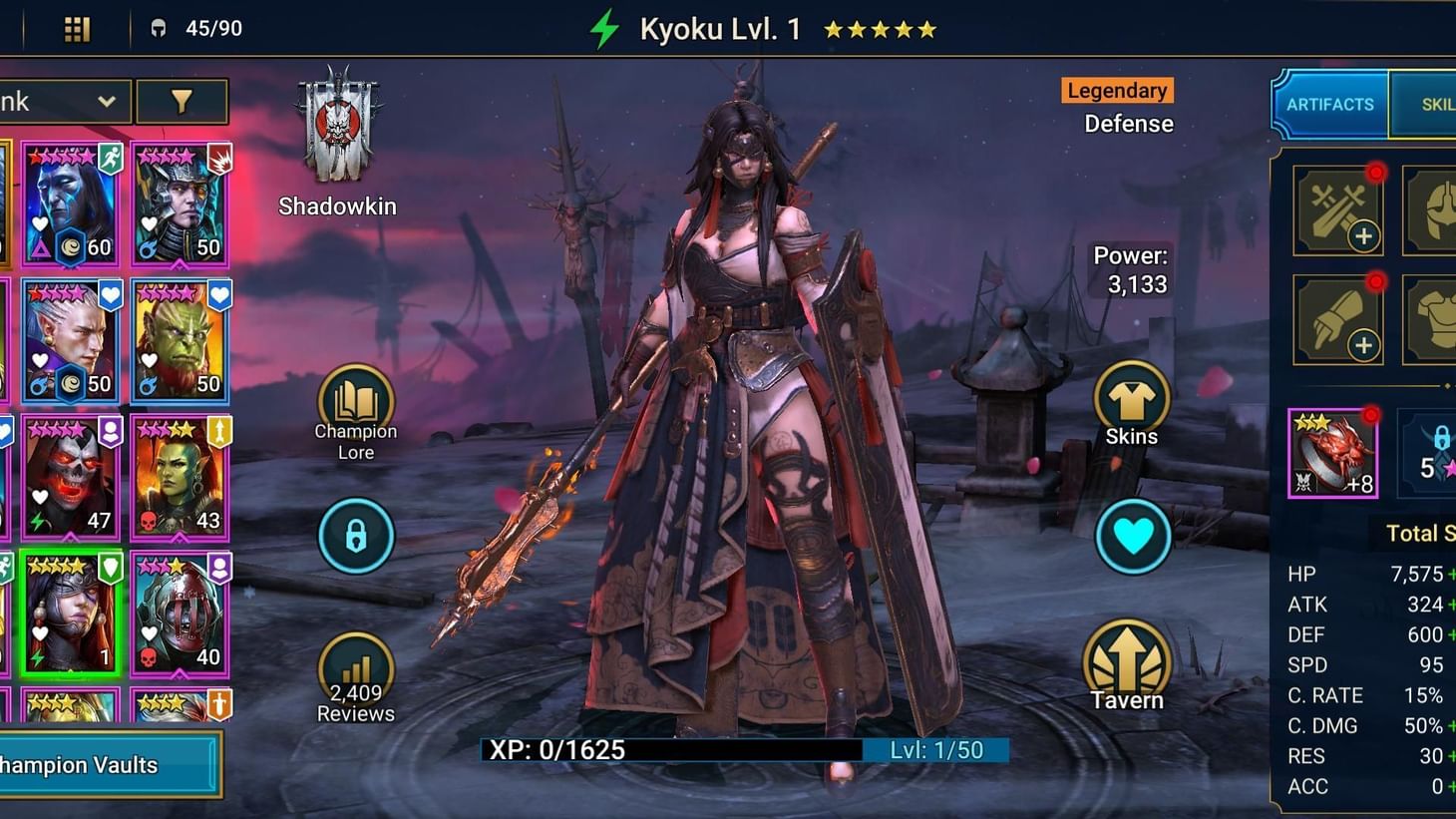Select the gauntlets artifact slot
Viewport: 1456px width, 819px height.
coord(1337,319)
